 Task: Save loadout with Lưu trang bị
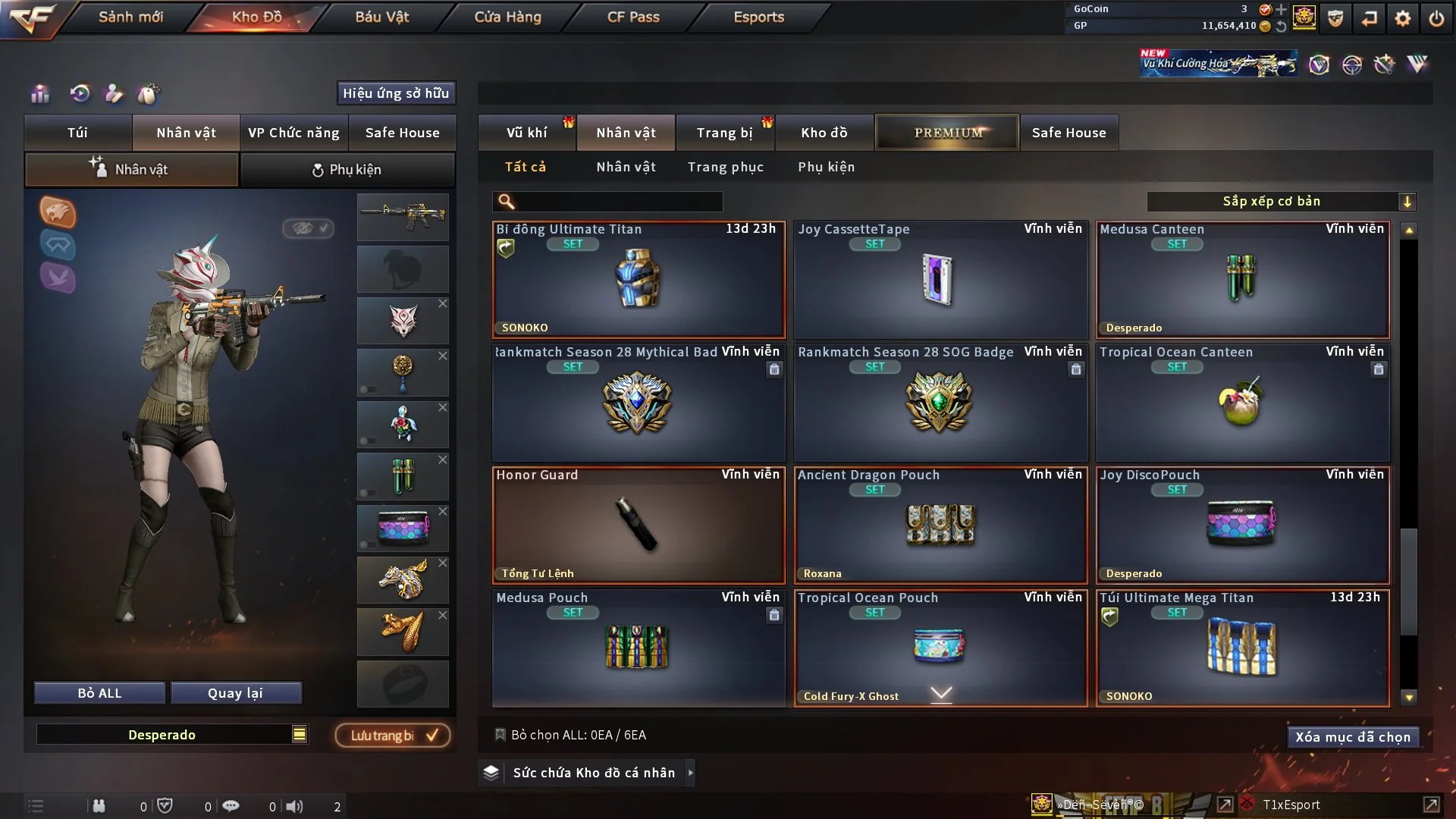(x=393, y=735)
